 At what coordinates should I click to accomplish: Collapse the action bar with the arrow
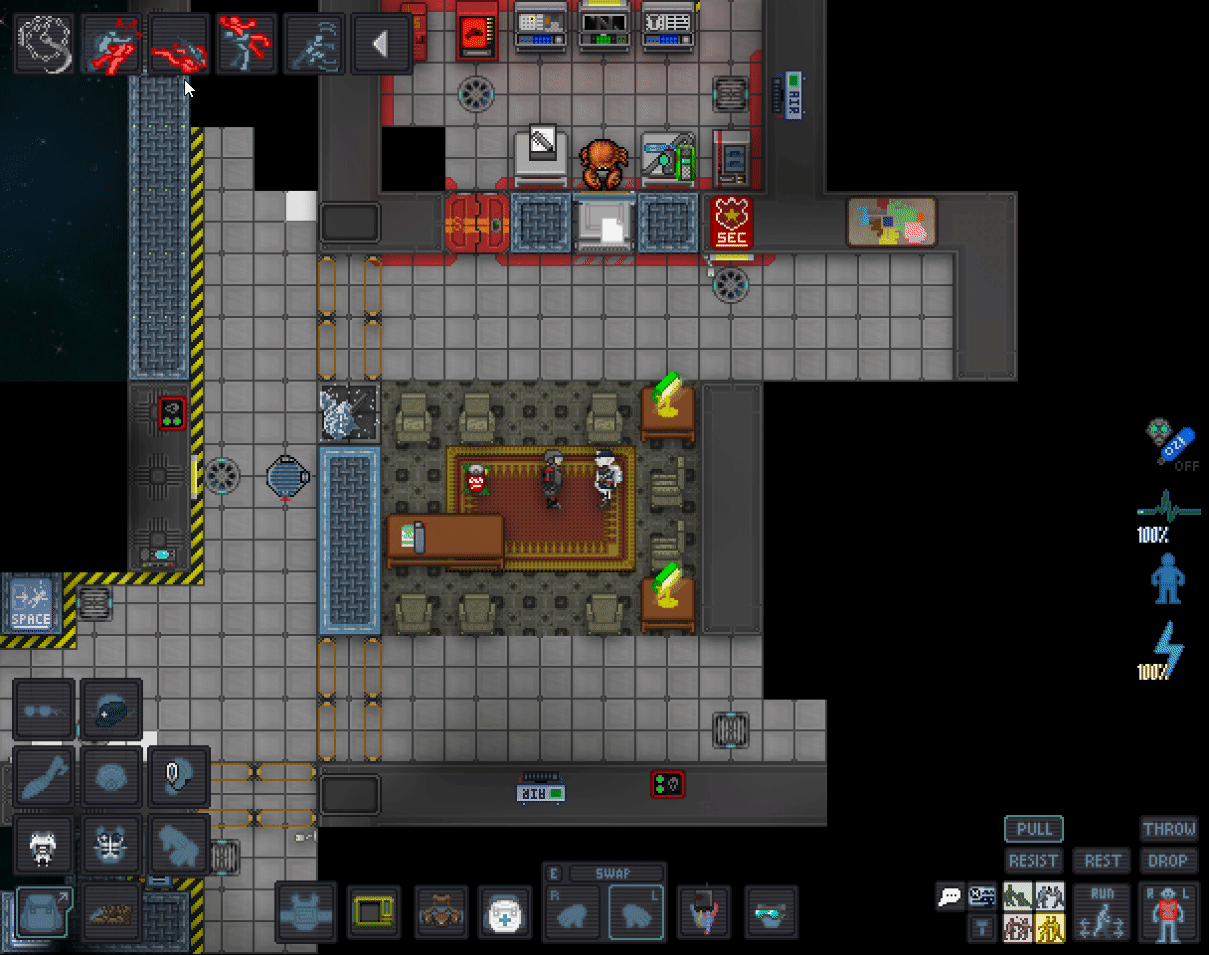tap(380, 44)
